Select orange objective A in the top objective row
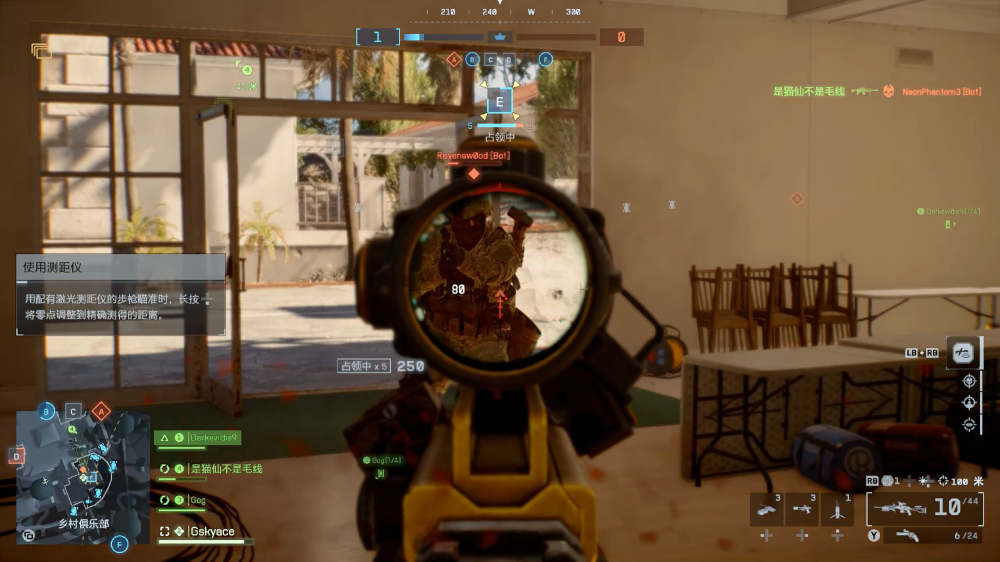 [454, 60]
